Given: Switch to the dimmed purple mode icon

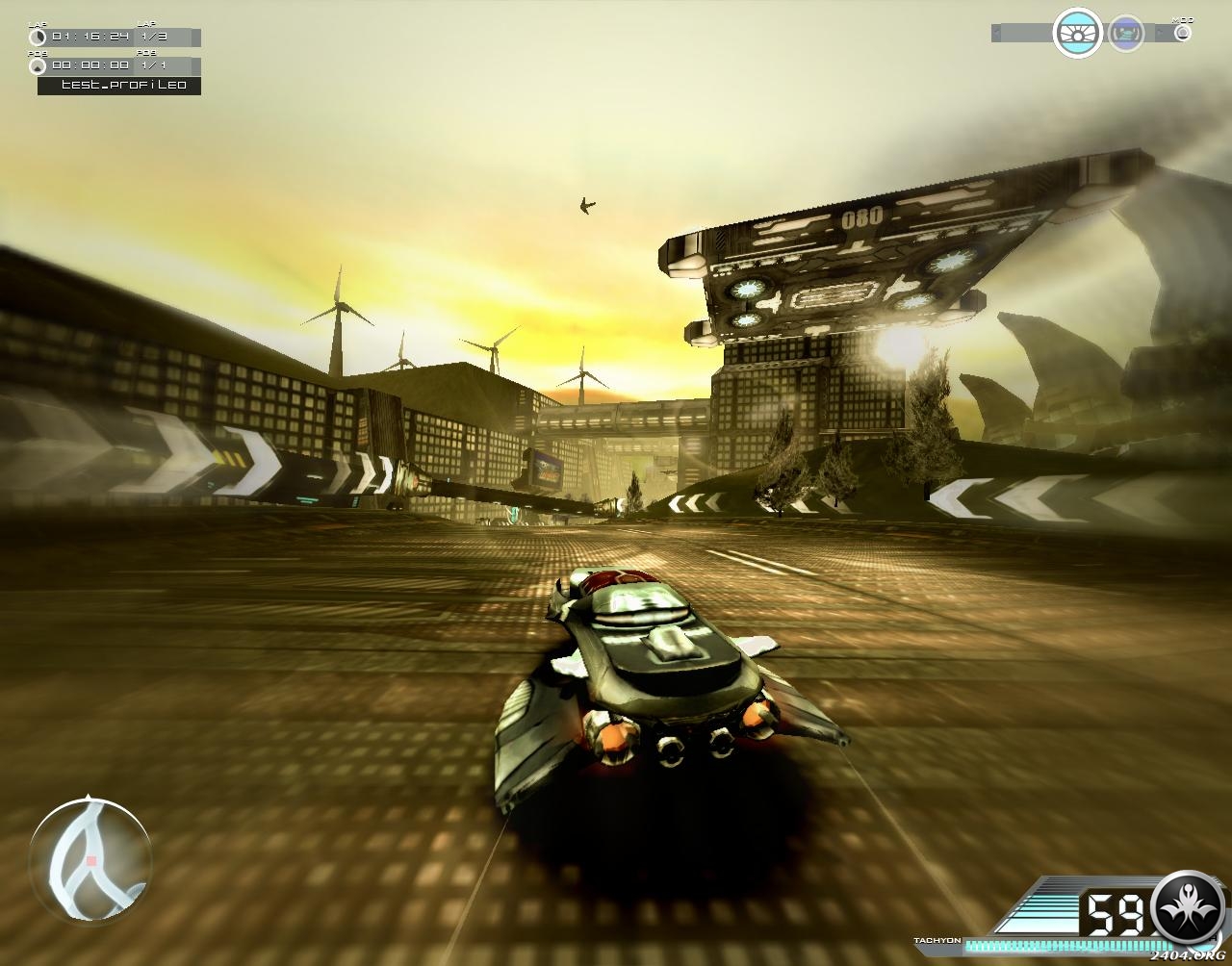Looking at the screenshot, I should (1126, 34).
